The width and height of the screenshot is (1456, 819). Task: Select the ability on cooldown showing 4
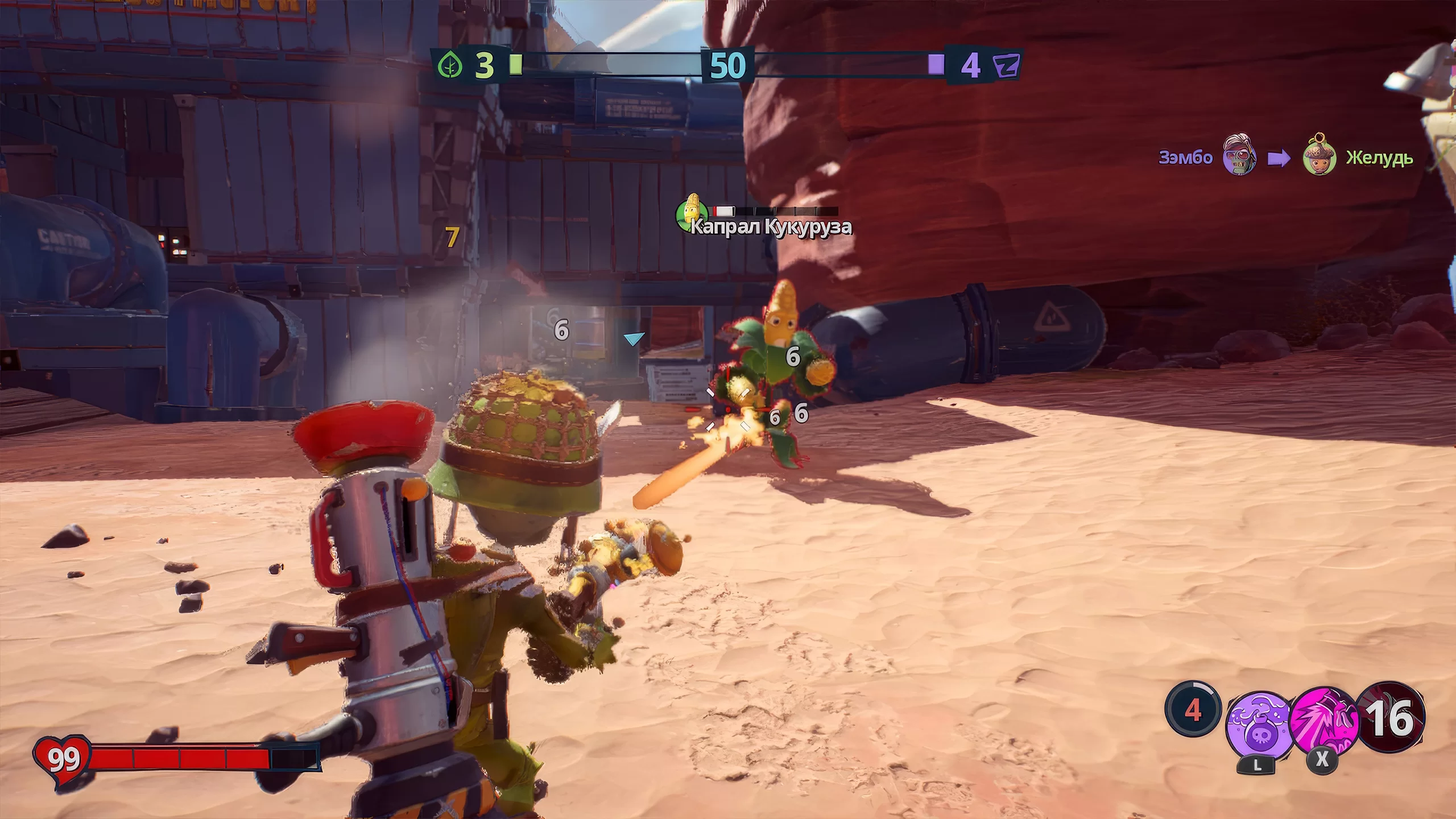(1193, 710)
